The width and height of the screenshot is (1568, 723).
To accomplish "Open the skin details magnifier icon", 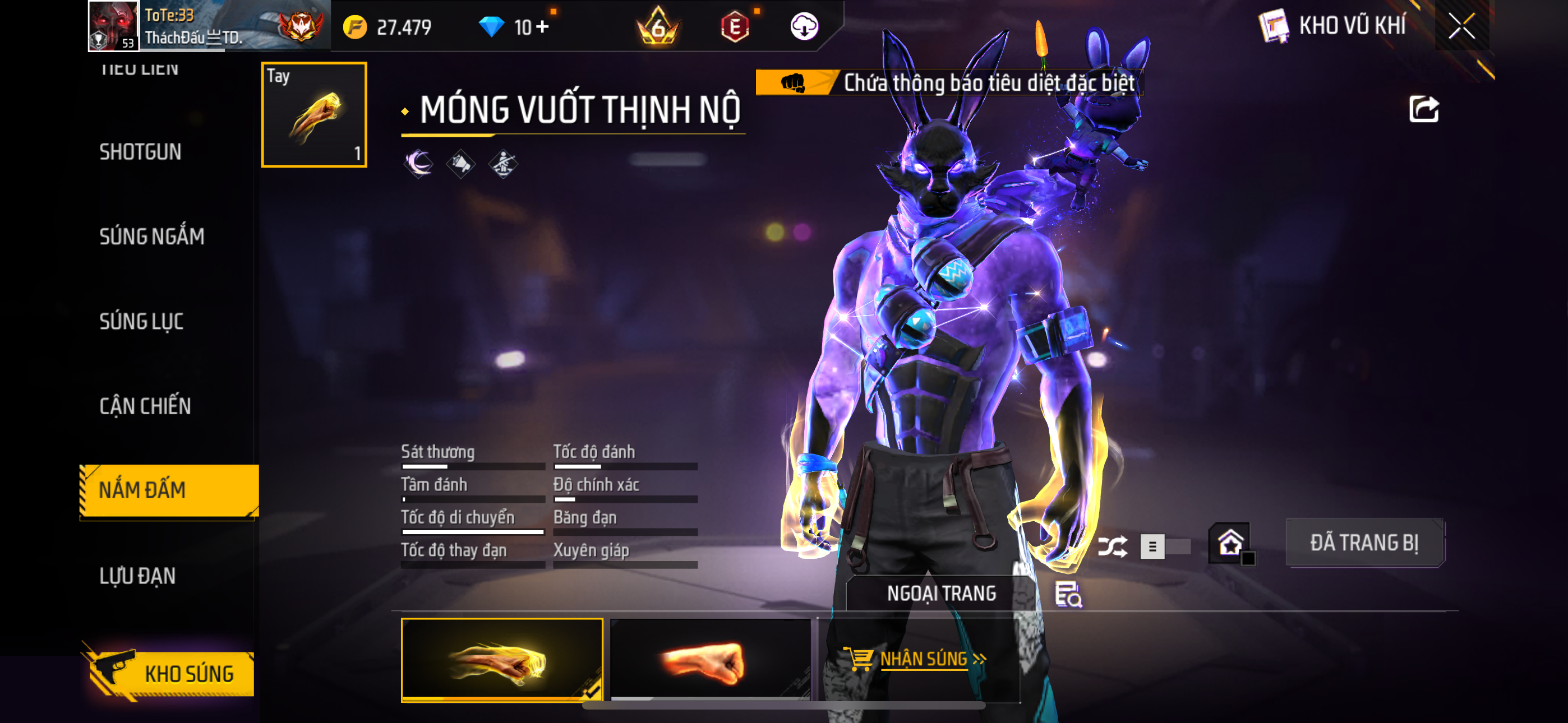I will 1068,595.
